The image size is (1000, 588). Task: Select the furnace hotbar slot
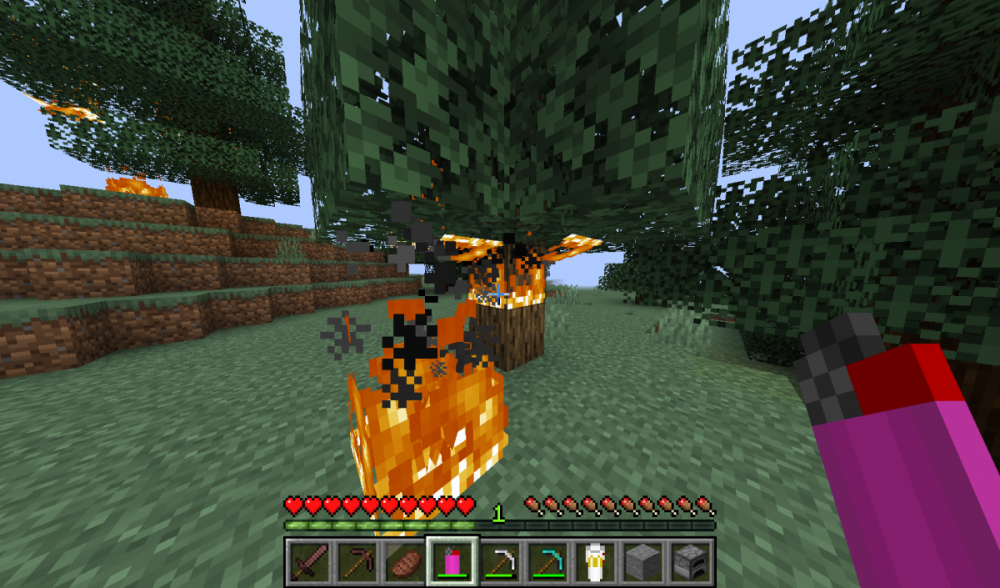[691, 561]
